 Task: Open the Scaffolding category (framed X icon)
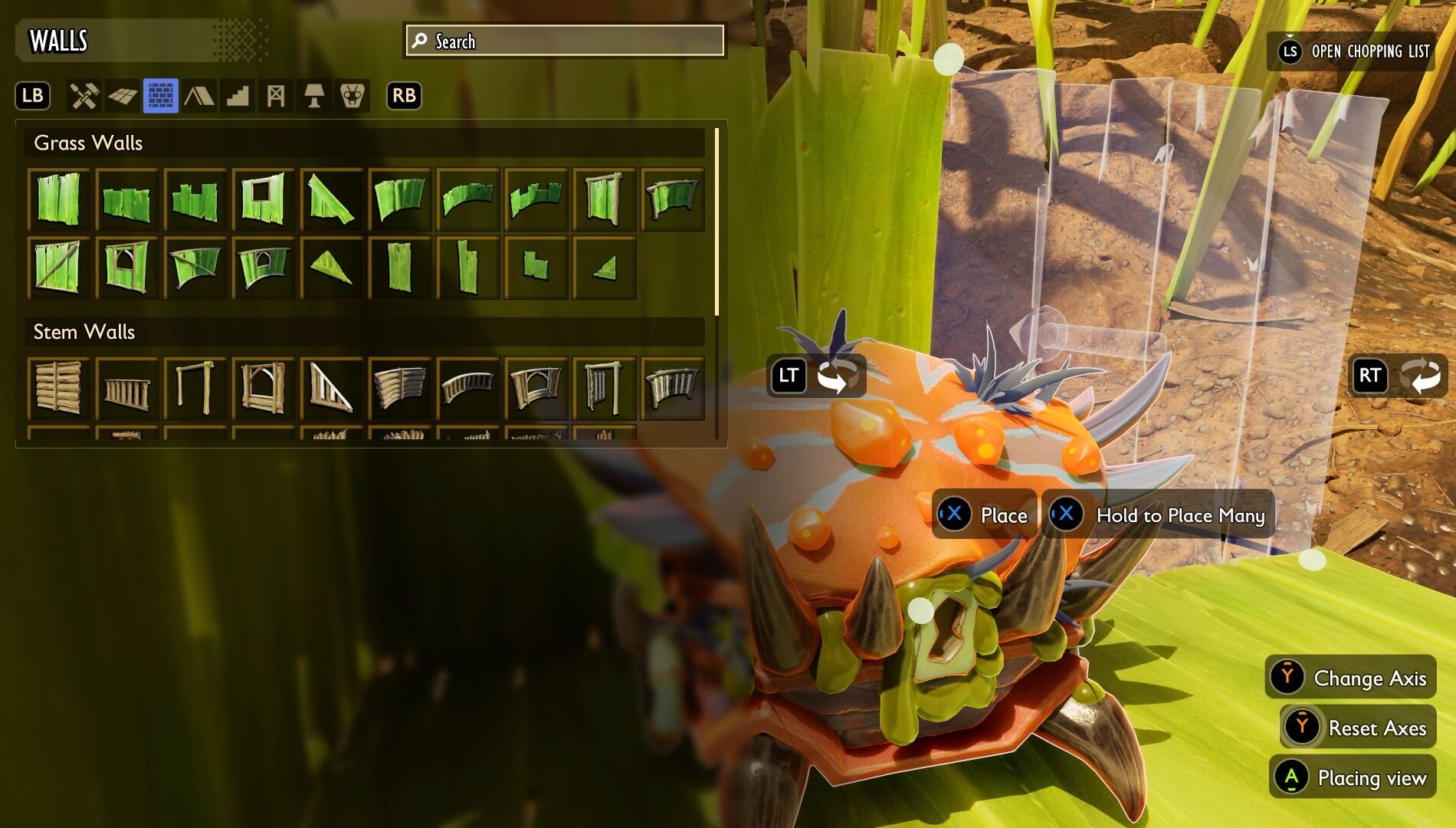click(x=276, y=96)
